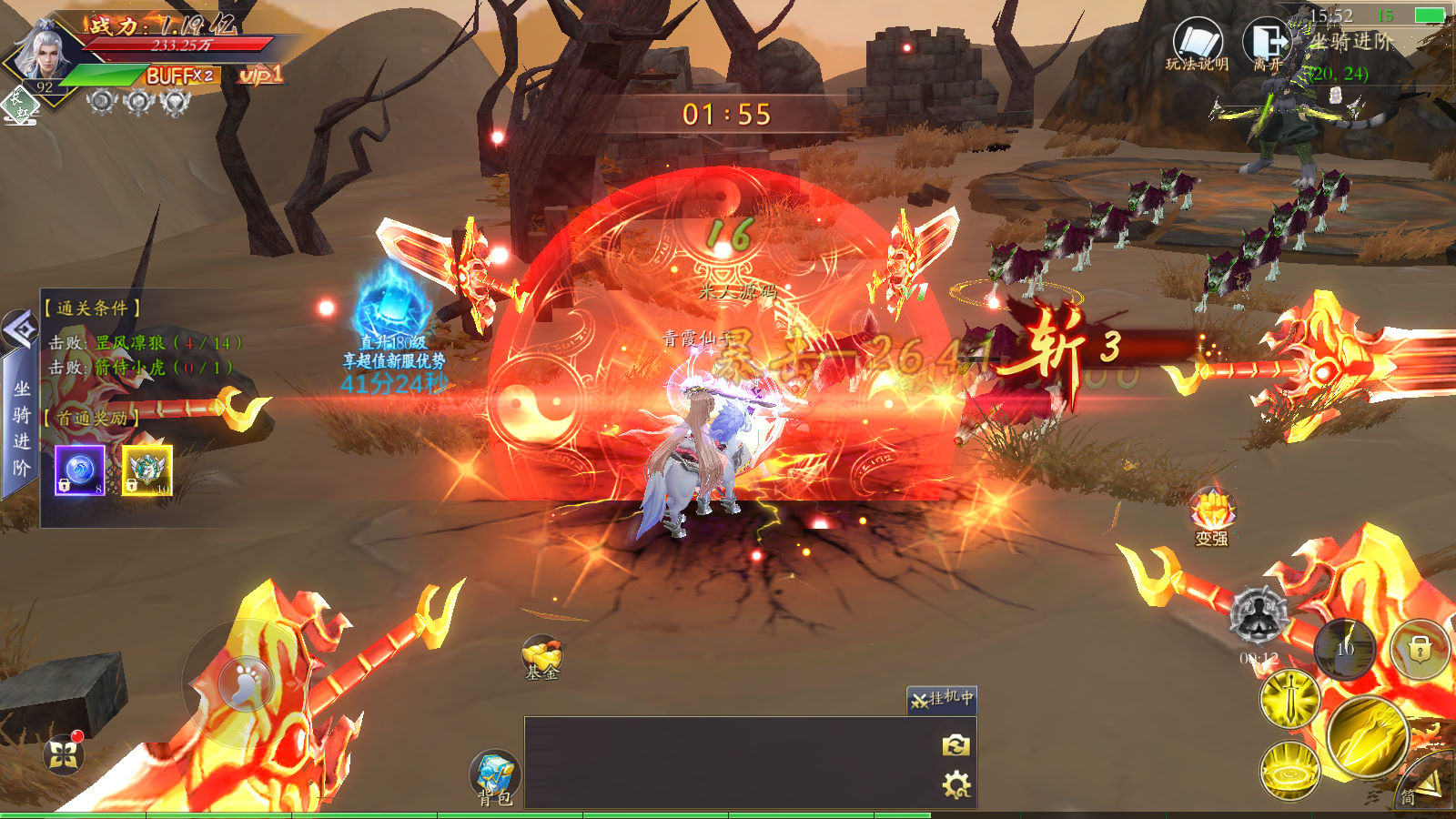This screenshot has width=1456, height=819.
Task: Open the 玩法说明 gameplay guide
Action: tap(1197, 45)
